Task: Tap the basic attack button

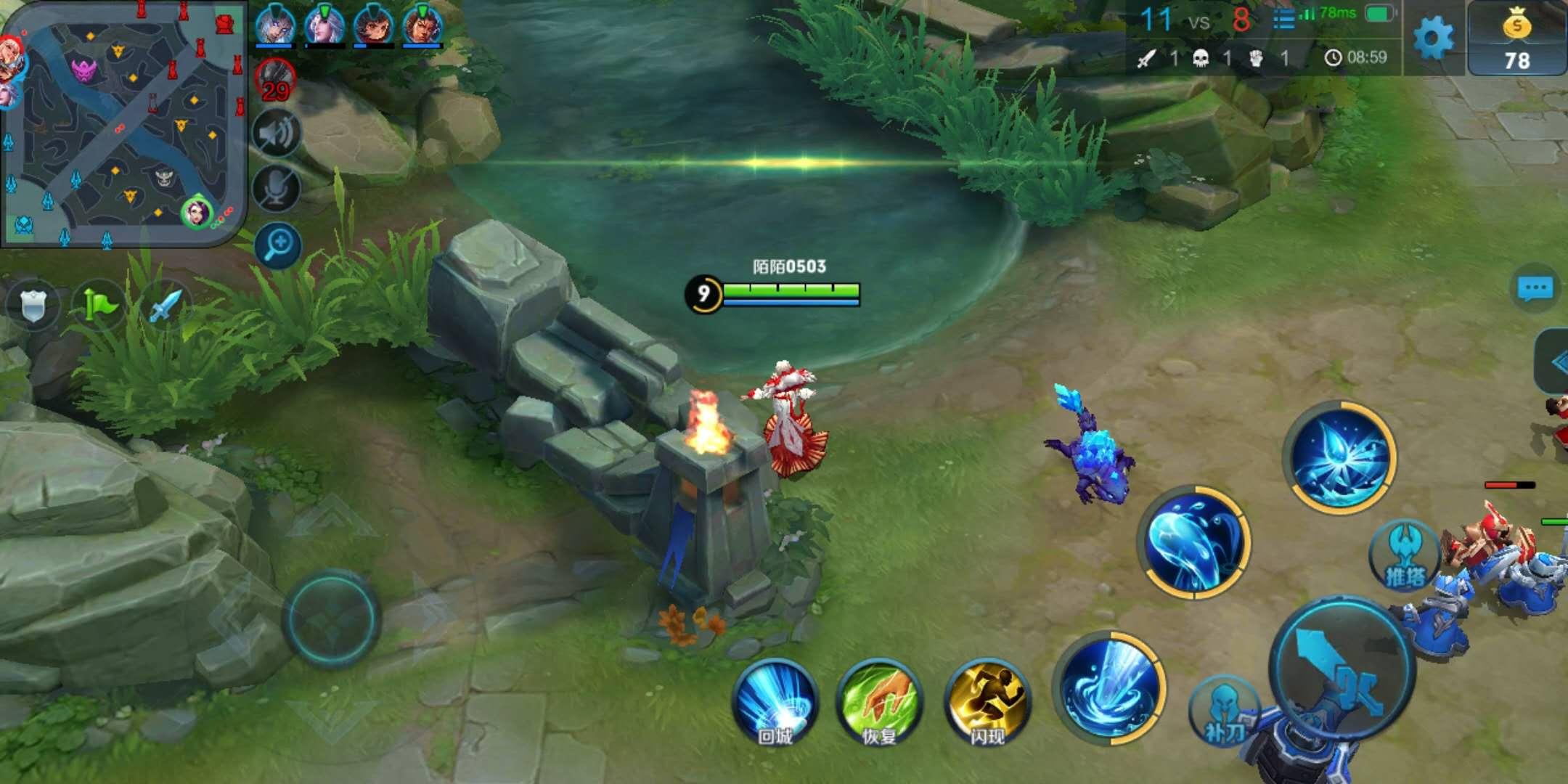Action: [x=1343, y=669]
